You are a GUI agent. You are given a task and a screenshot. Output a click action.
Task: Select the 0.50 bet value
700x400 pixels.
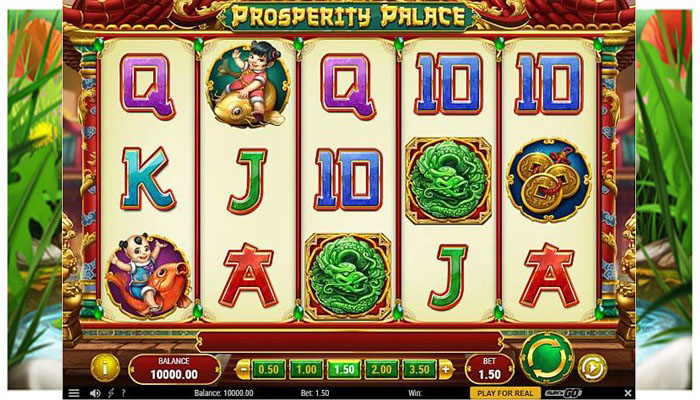point(268,369)
